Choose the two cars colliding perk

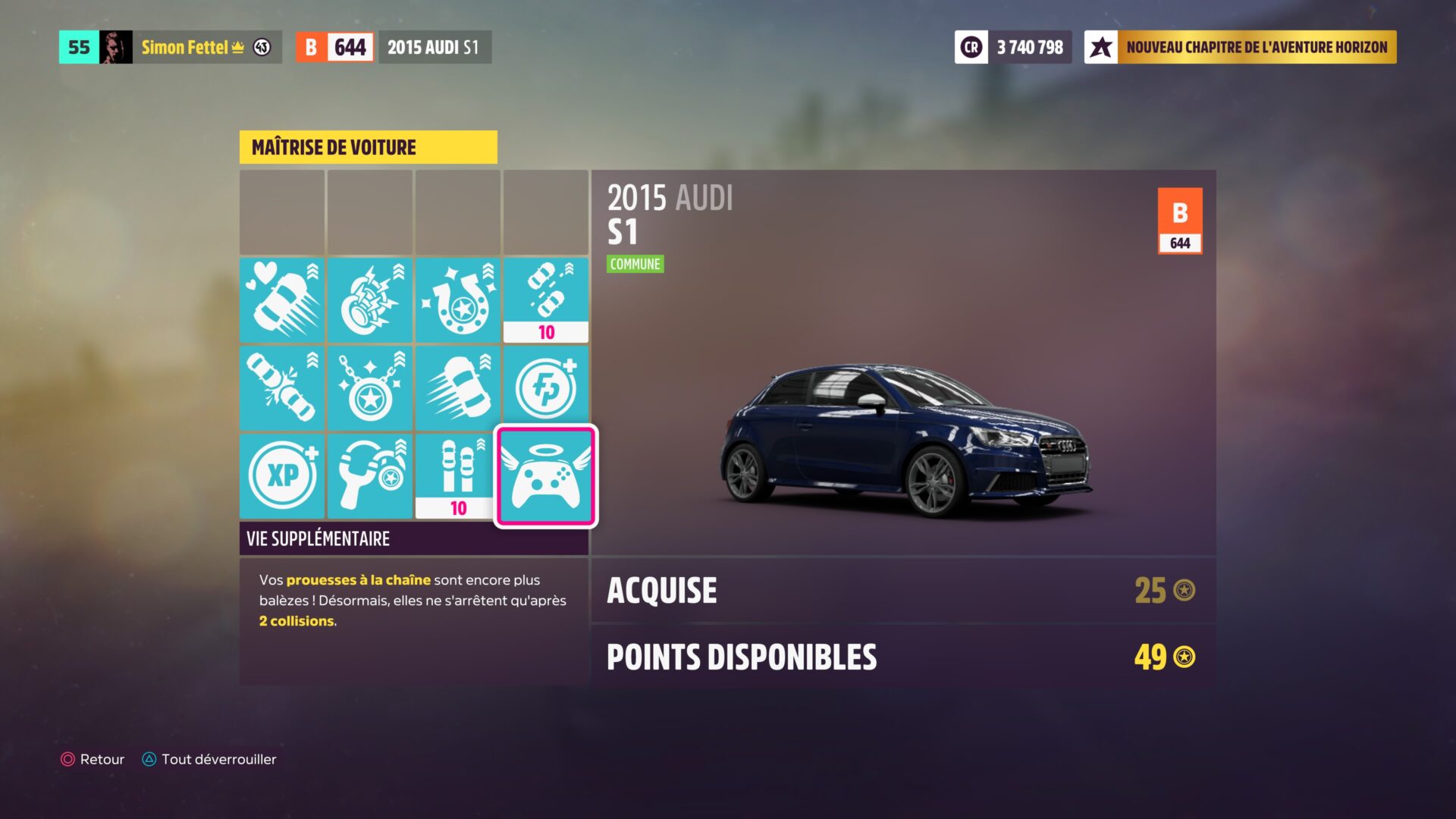[282, 388]
